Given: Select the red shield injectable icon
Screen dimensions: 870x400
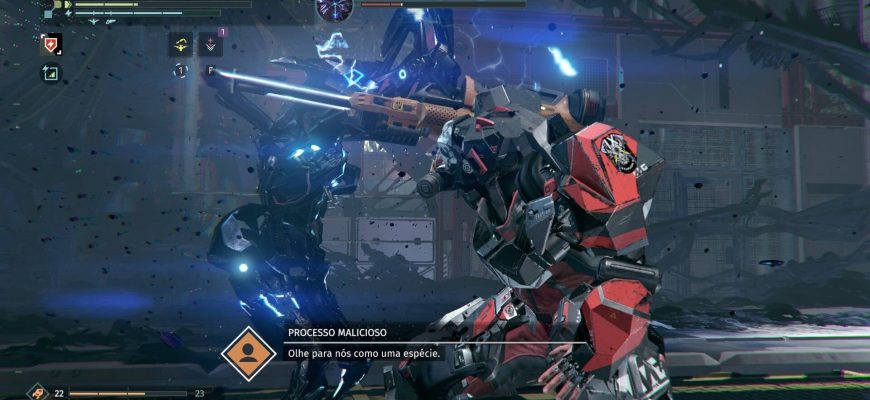Looking at the screenshot, I should point(51,44).
